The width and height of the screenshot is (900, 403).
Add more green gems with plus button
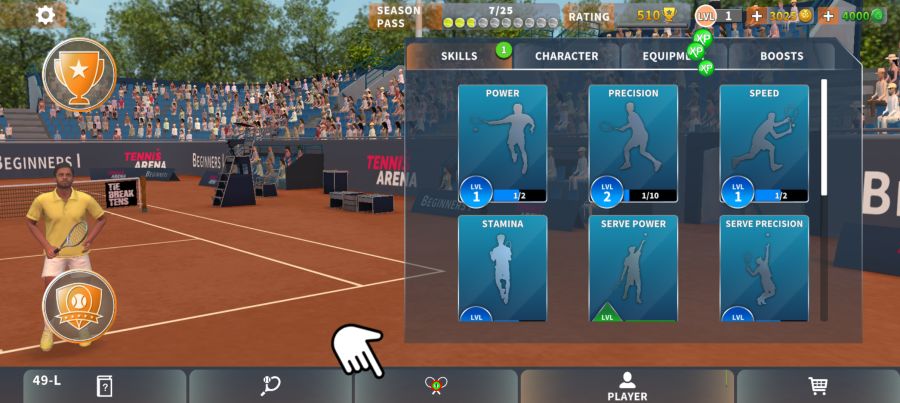pyautogui.click(x=828, y=16)
